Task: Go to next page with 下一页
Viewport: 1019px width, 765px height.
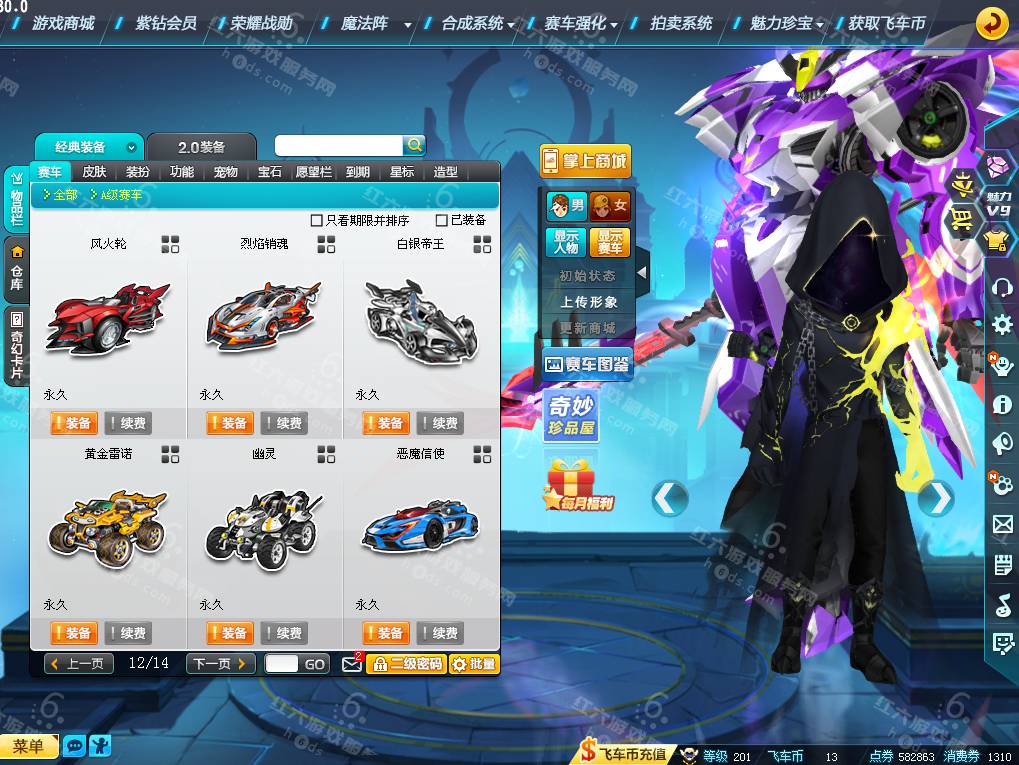Action: [220, 664]
